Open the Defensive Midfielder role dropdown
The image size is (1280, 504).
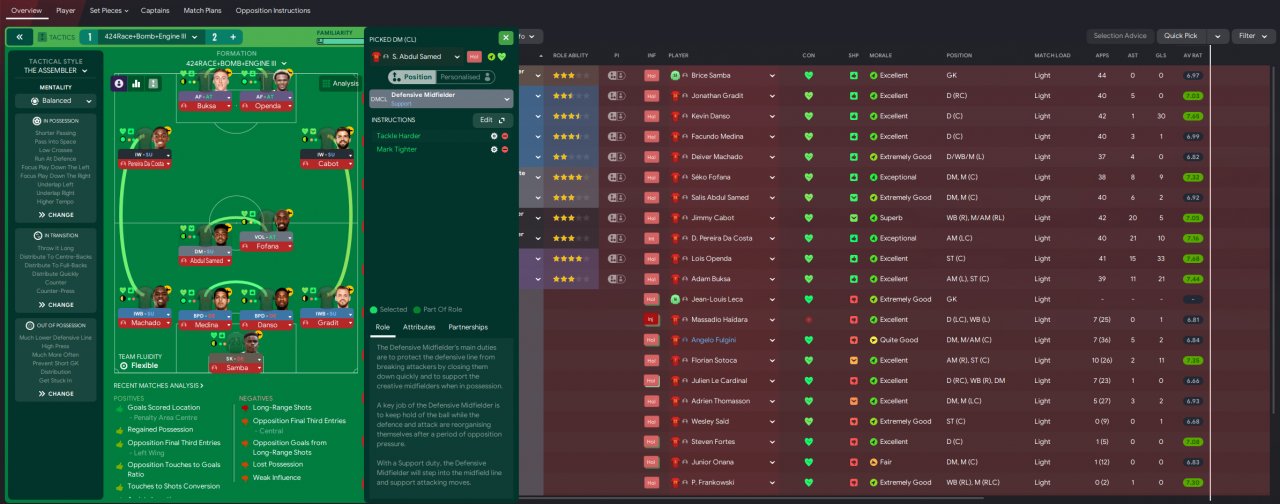point(441,99)
